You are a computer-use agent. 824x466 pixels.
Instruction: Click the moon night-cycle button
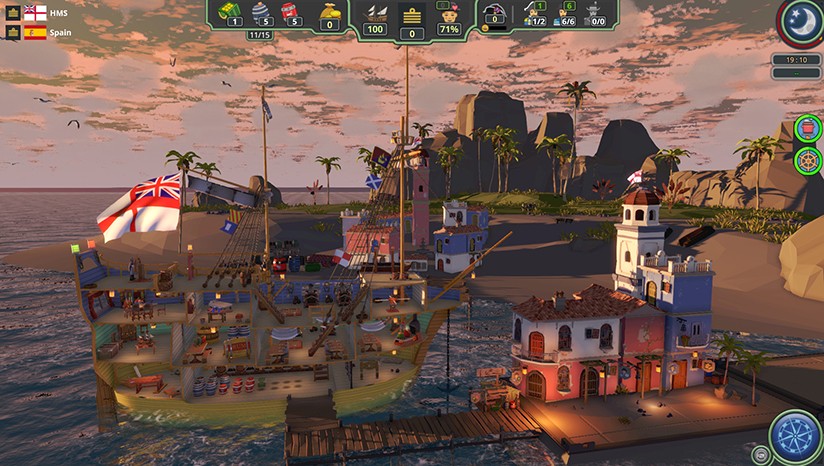[x=801, y=23]
